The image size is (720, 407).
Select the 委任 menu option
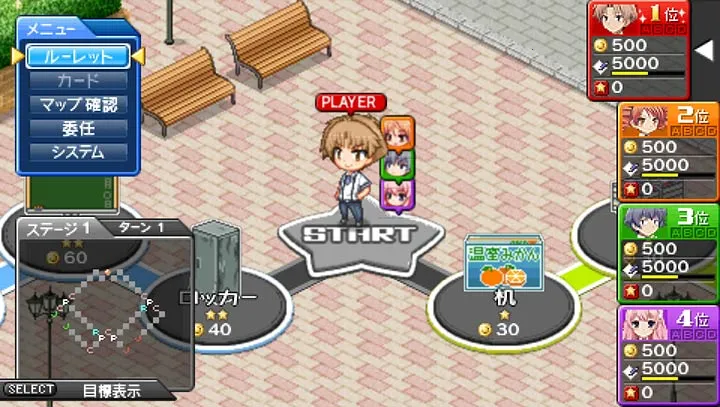pos(77,128)
